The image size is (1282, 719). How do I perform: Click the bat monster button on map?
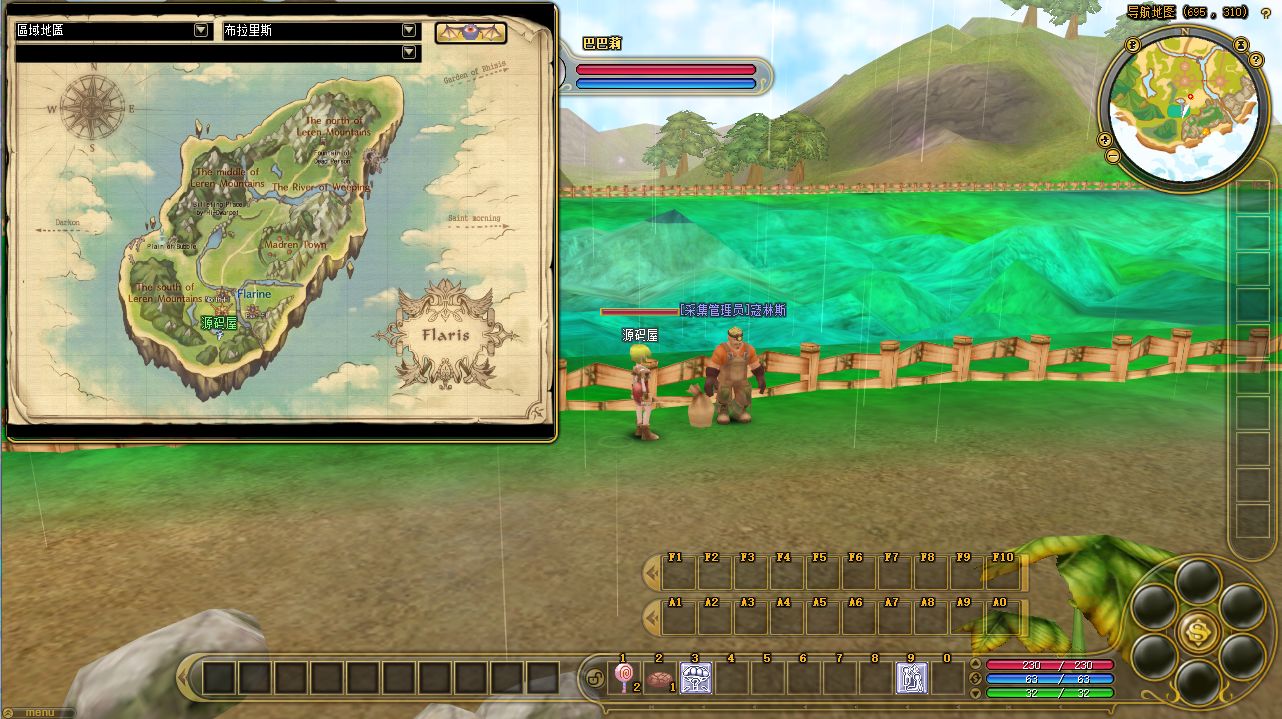click(x=470, y=33)
